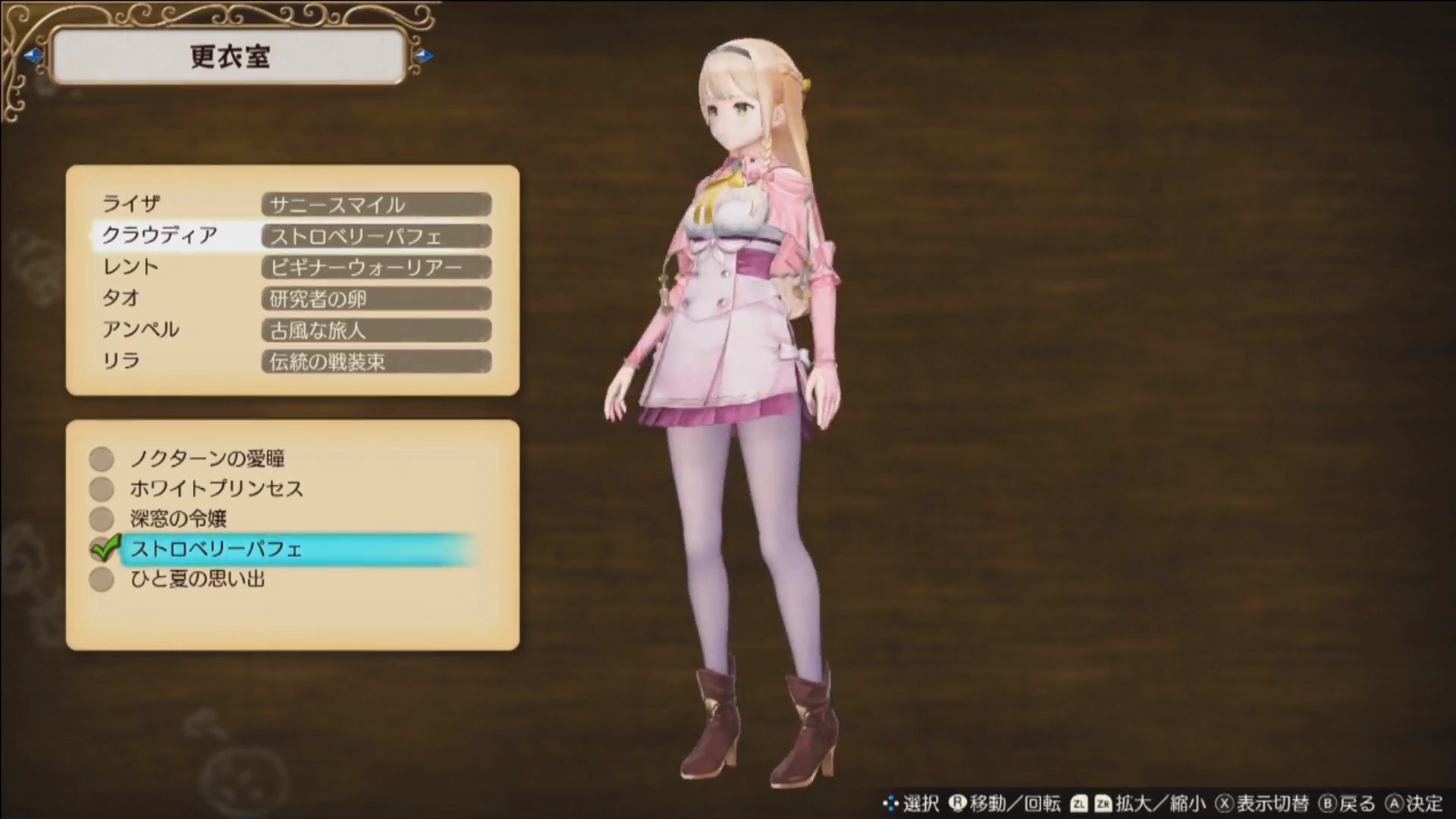Click the right blue arrow beside 更衣室 title
Image resolution: width=1456 pixels, height=819 pixels.
coord(426,55)
